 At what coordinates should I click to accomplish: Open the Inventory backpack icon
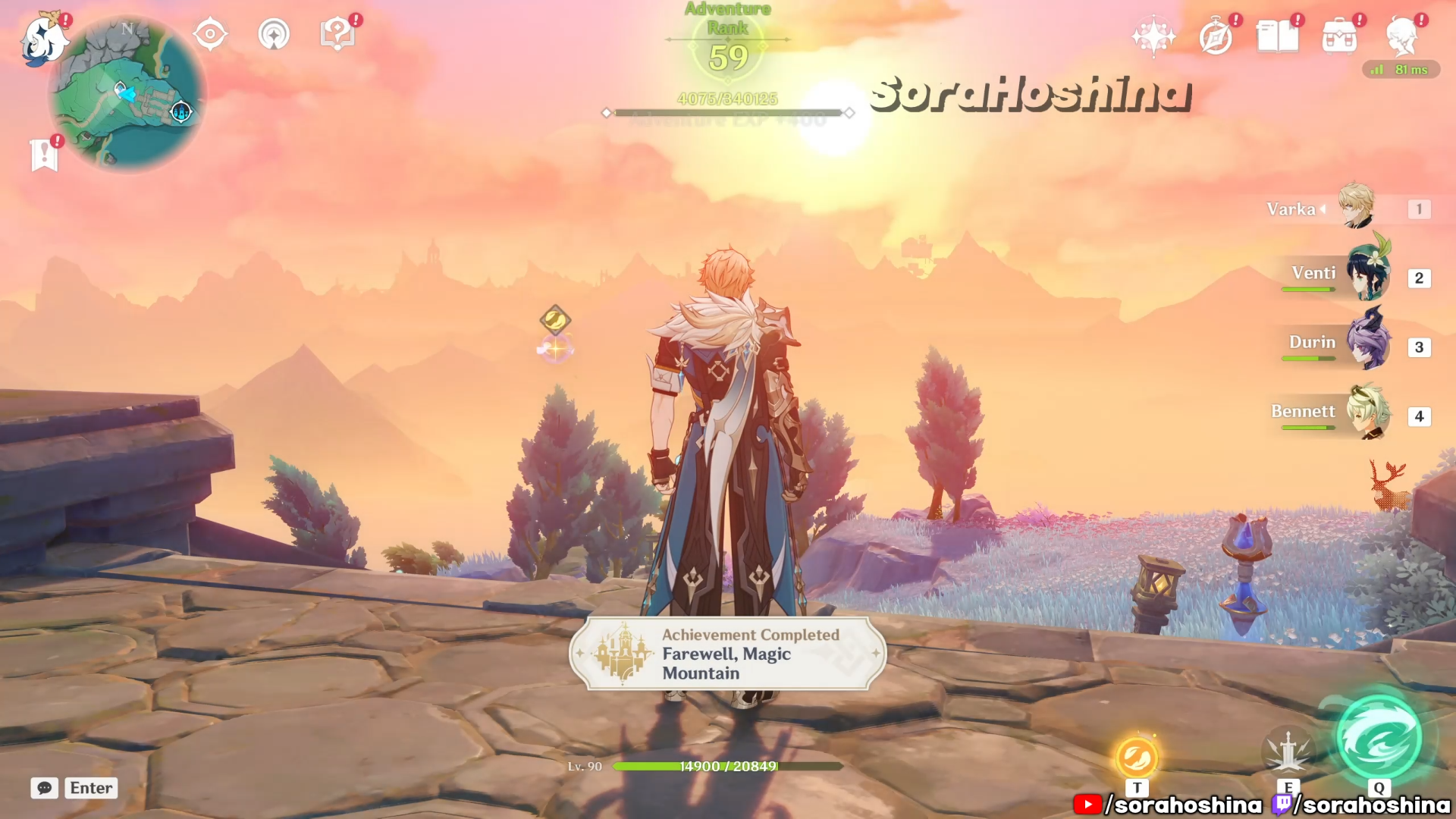(x=1339, y=36)
